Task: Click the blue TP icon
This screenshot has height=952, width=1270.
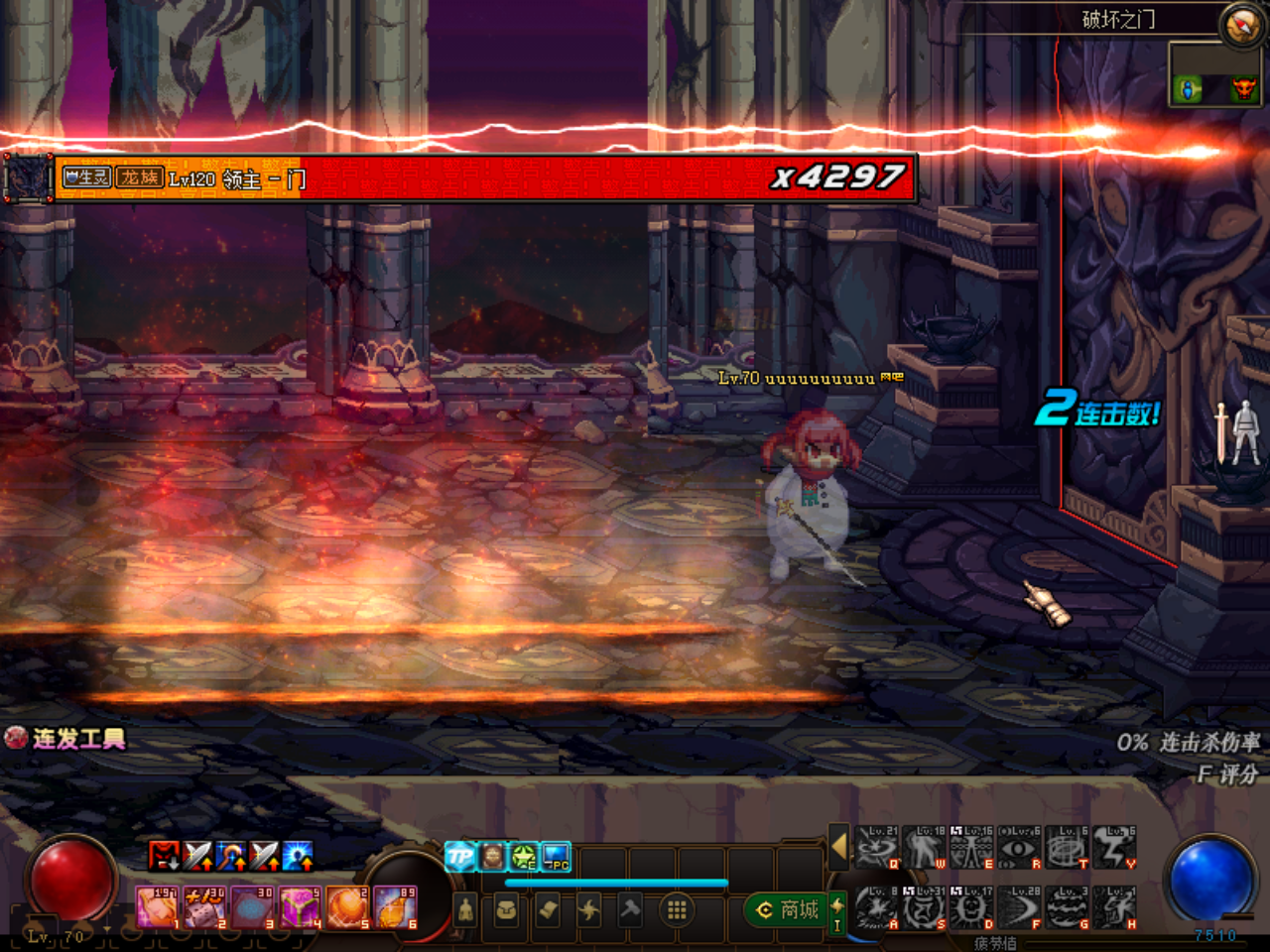Action: (460, 856)
